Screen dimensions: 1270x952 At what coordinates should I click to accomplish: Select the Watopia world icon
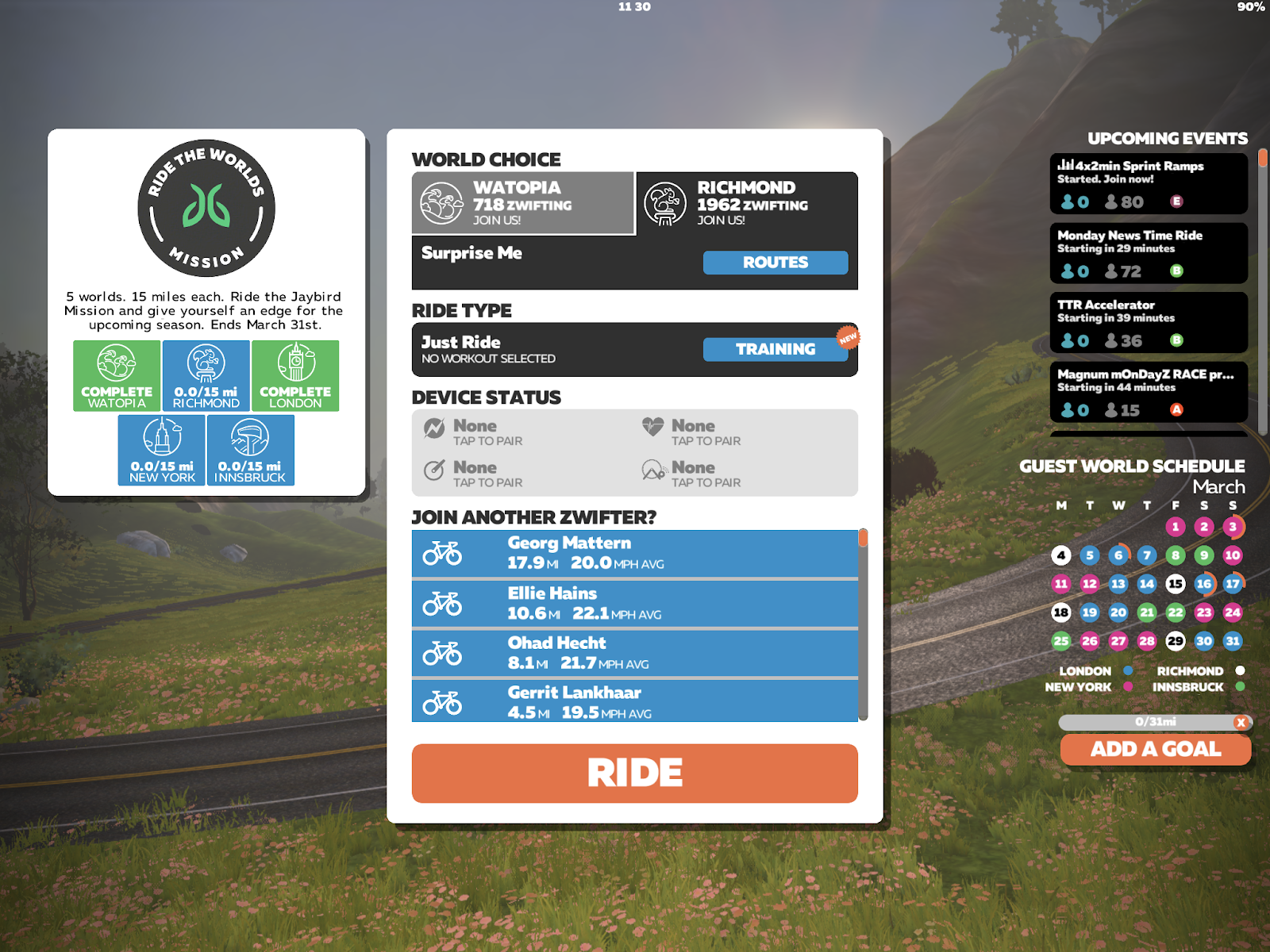pyautogui.click(x=441, y=202)
